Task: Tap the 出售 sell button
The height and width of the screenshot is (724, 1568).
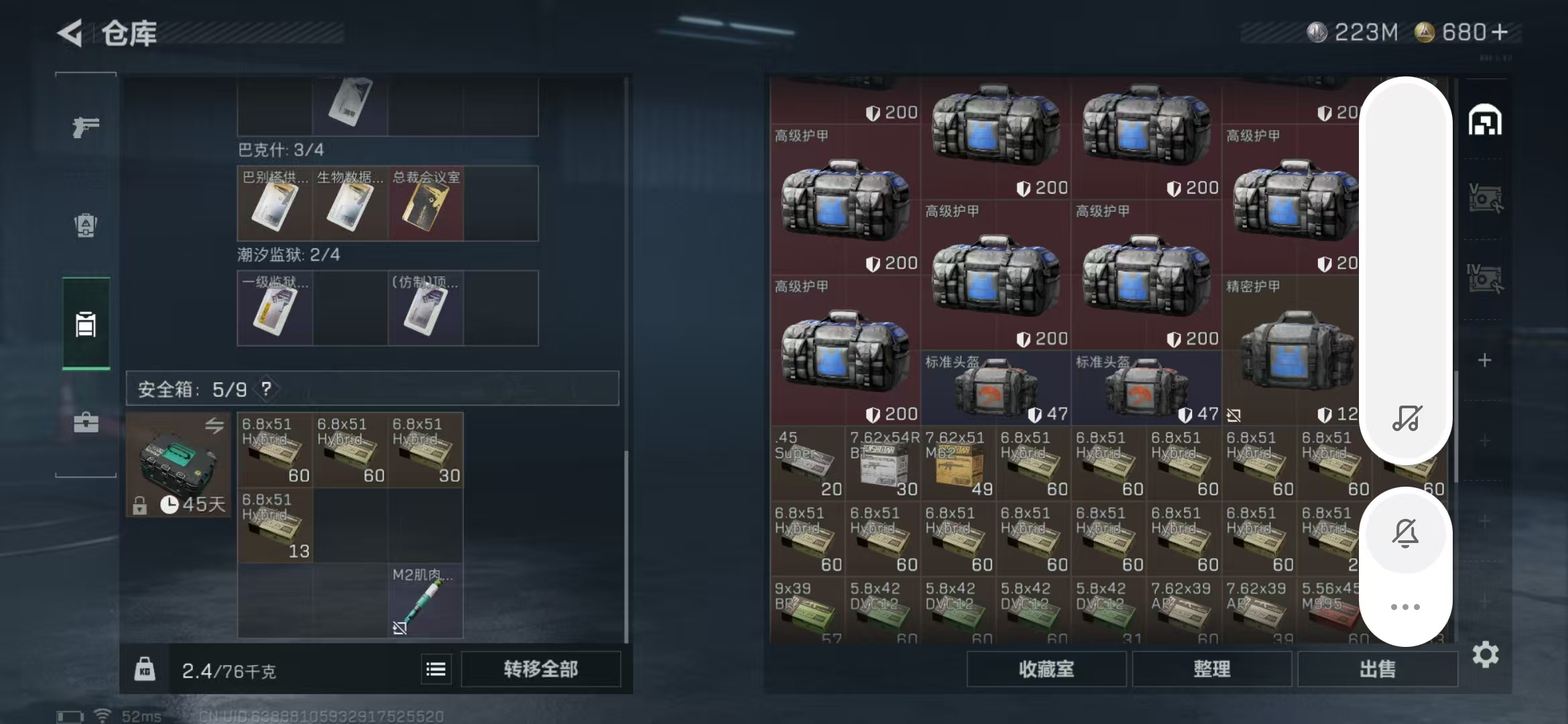Action: pos(1377,669)
